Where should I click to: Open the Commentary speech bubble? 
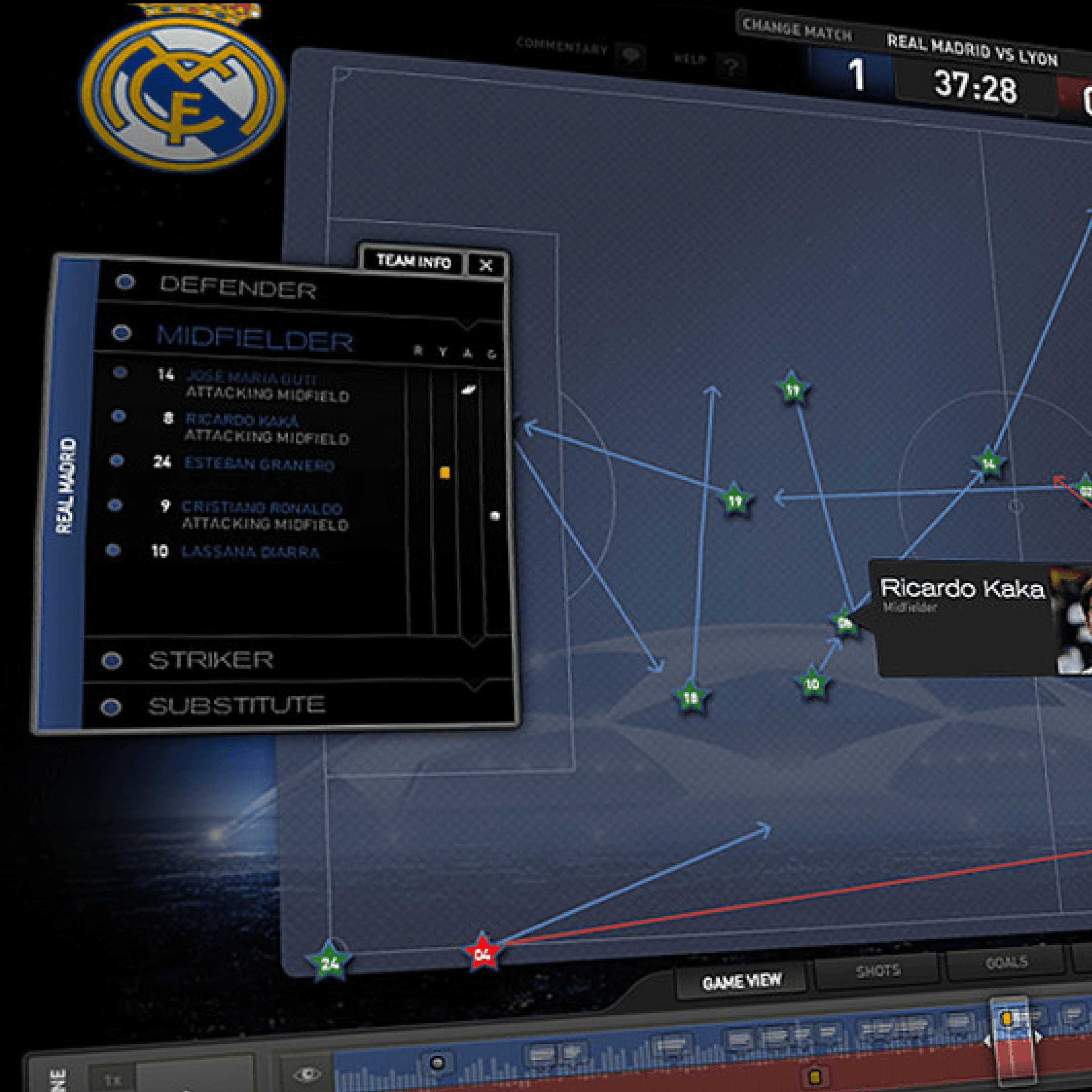point(630,55)
